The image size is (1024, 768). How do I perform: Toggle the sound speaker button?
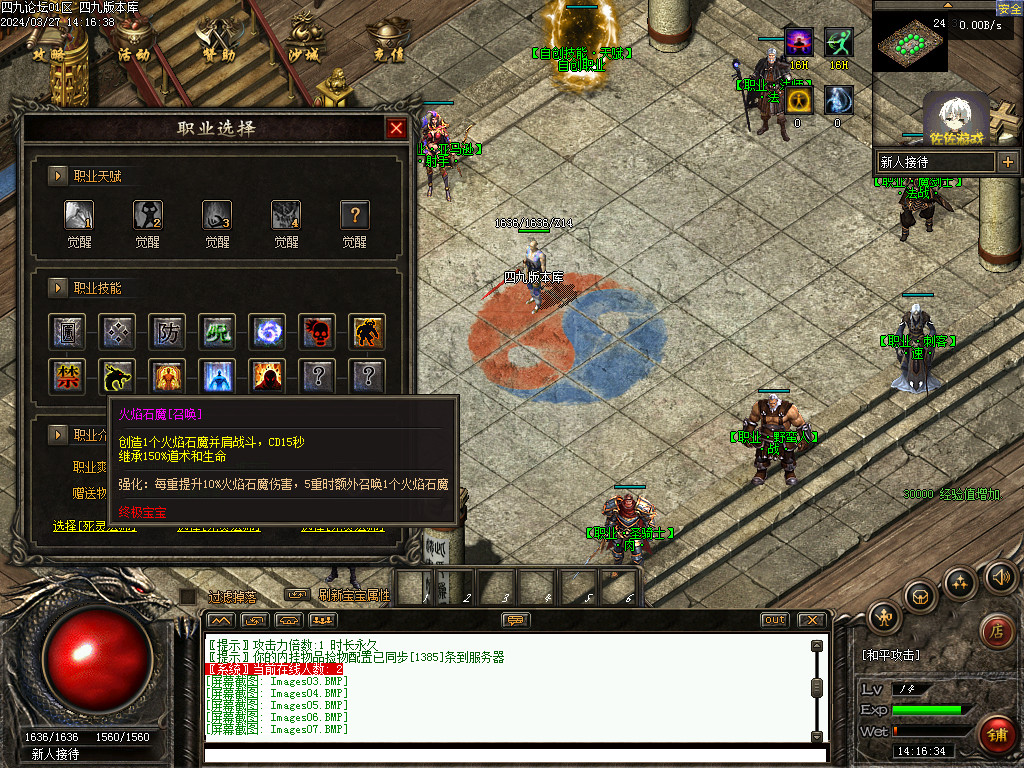(x=1000, y=577)
